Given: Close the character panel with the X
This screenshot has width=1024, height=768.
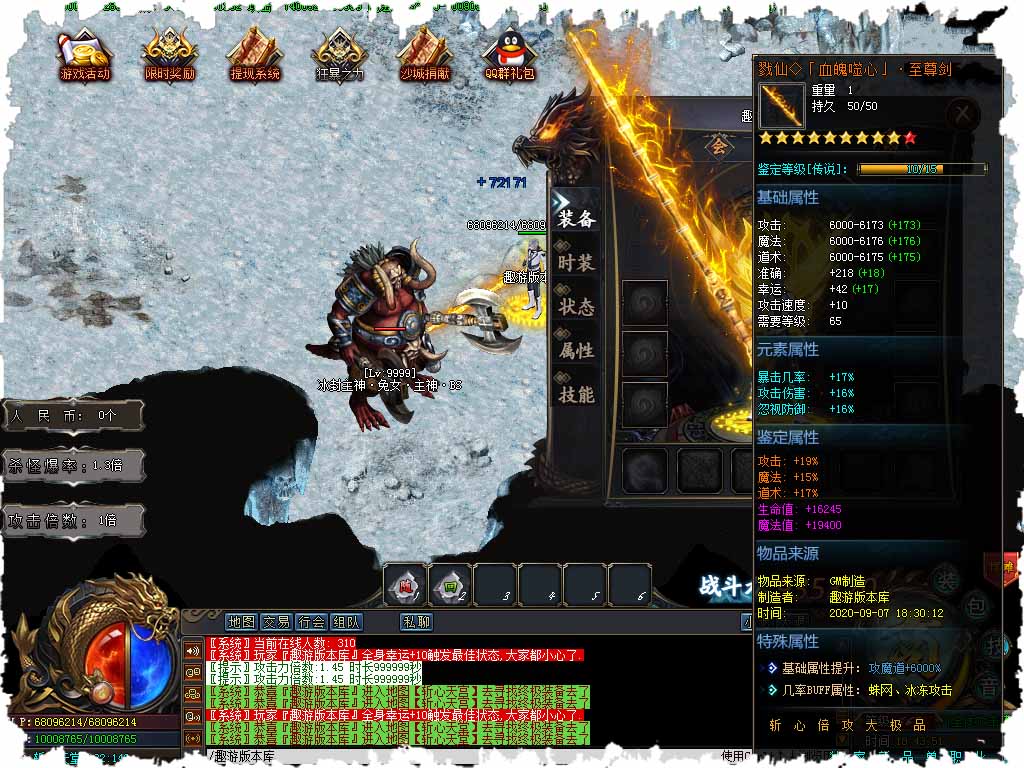Looking at the screenshot, I should 962,114.
